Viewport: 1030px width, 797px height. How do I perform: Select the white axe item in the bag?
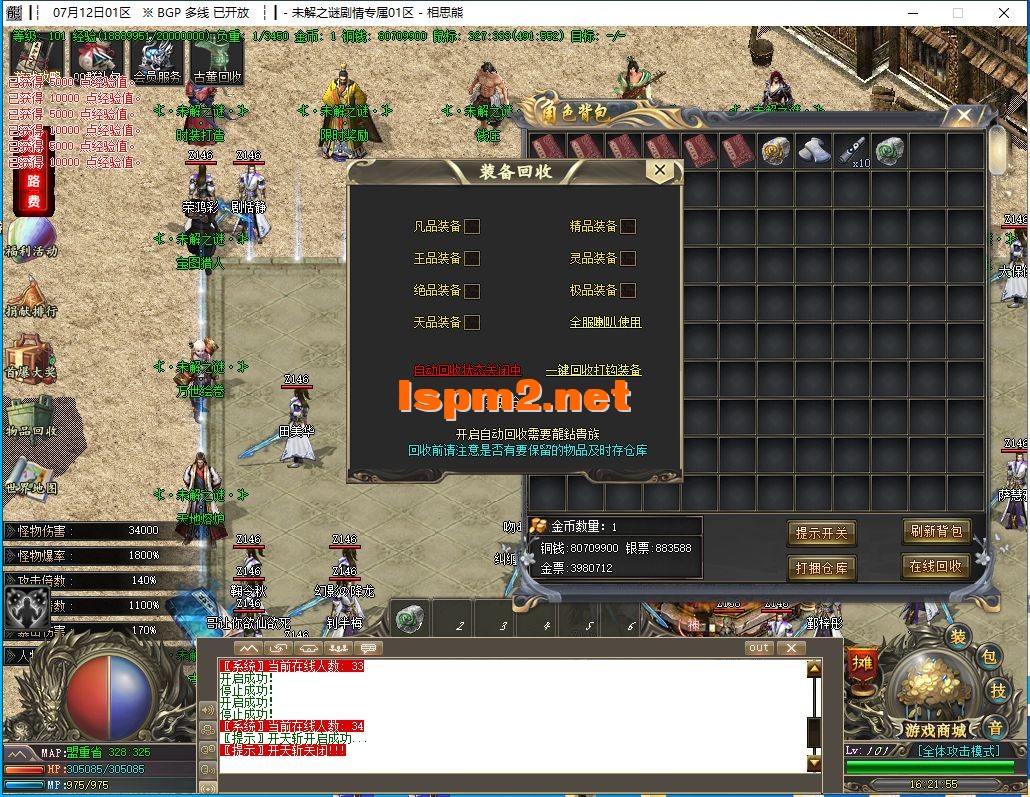(x=813, y=151)
